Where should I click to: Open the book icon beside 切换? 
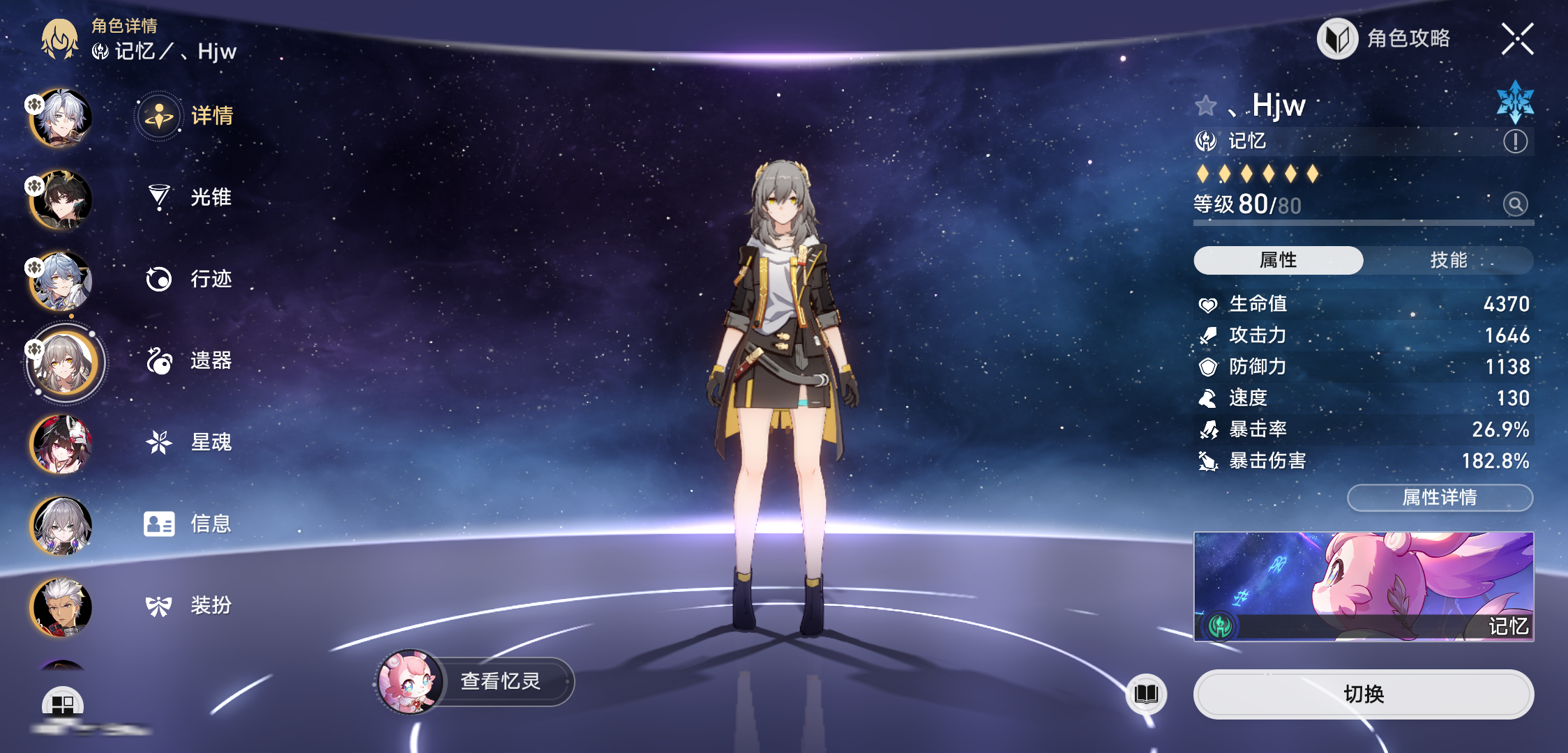point(1146,694)
